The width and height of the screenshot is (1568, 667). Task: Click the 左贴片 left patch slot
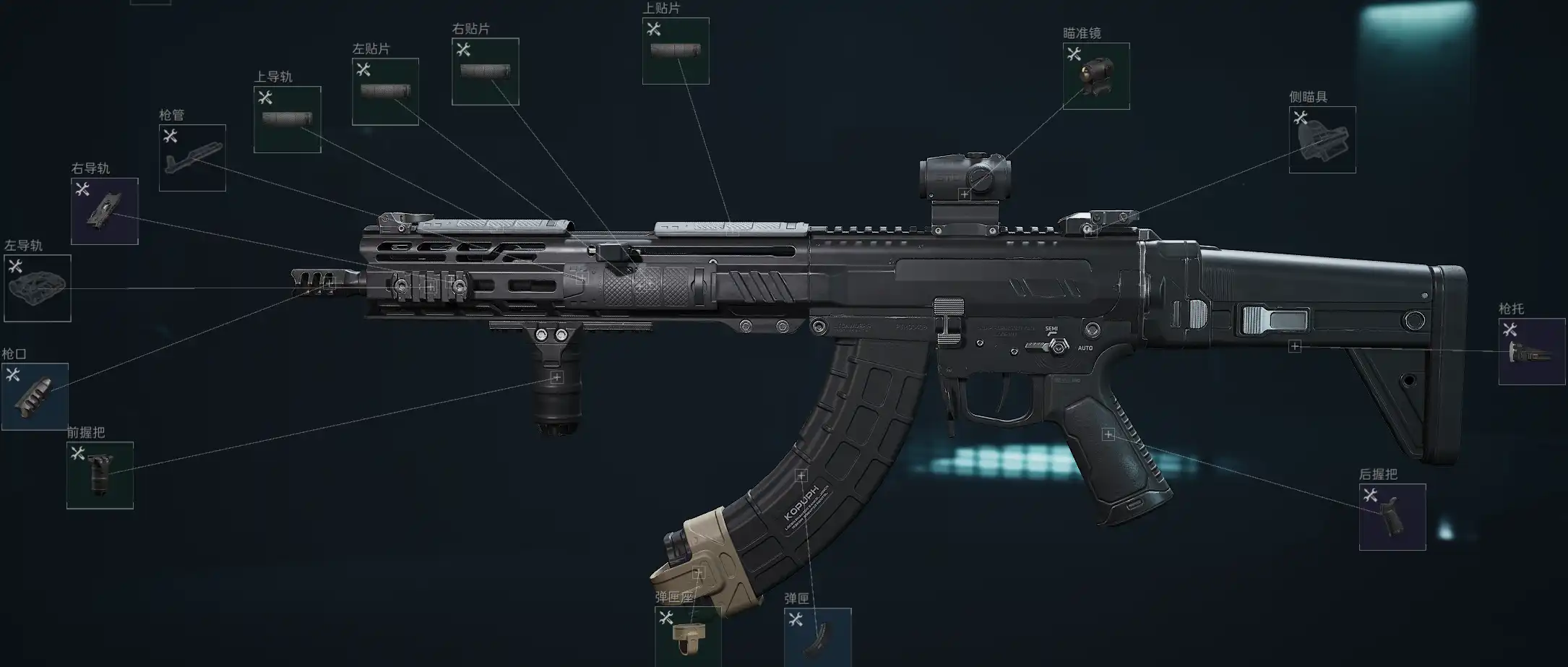[385, 92]
